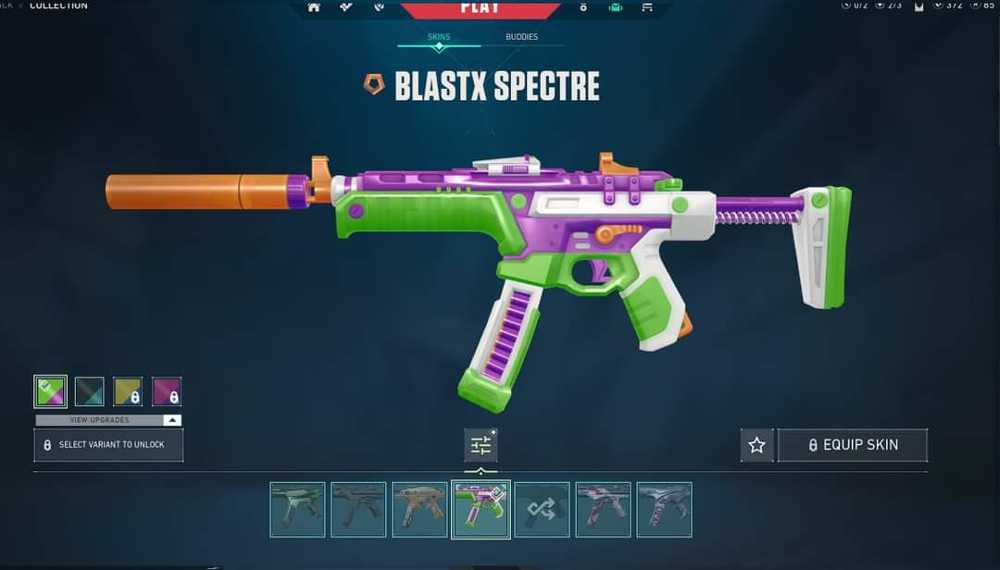Pick the last Spectre skin thumbnail
The width and height of the screenshot is (1000, 570).
(664, 509)
